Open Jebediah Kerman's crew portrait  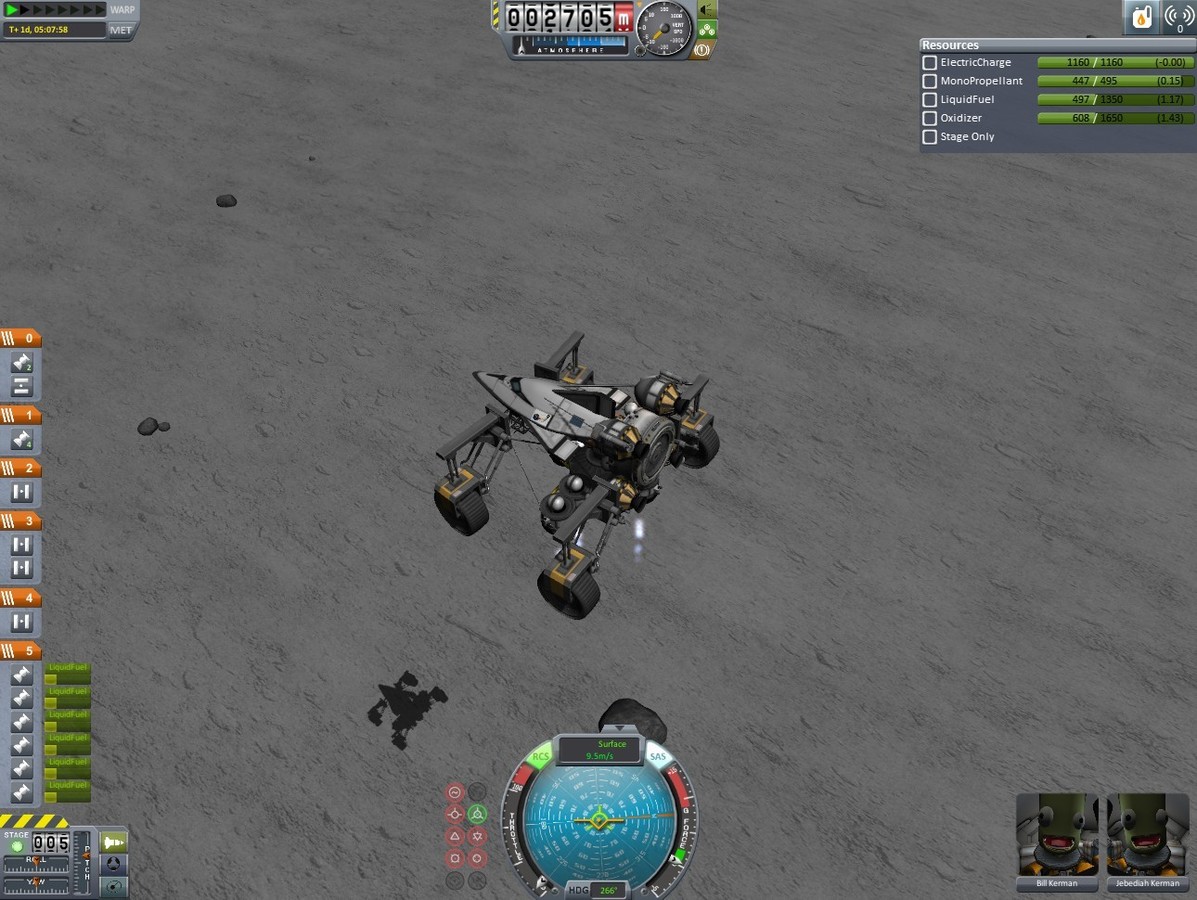[1147, 836]
